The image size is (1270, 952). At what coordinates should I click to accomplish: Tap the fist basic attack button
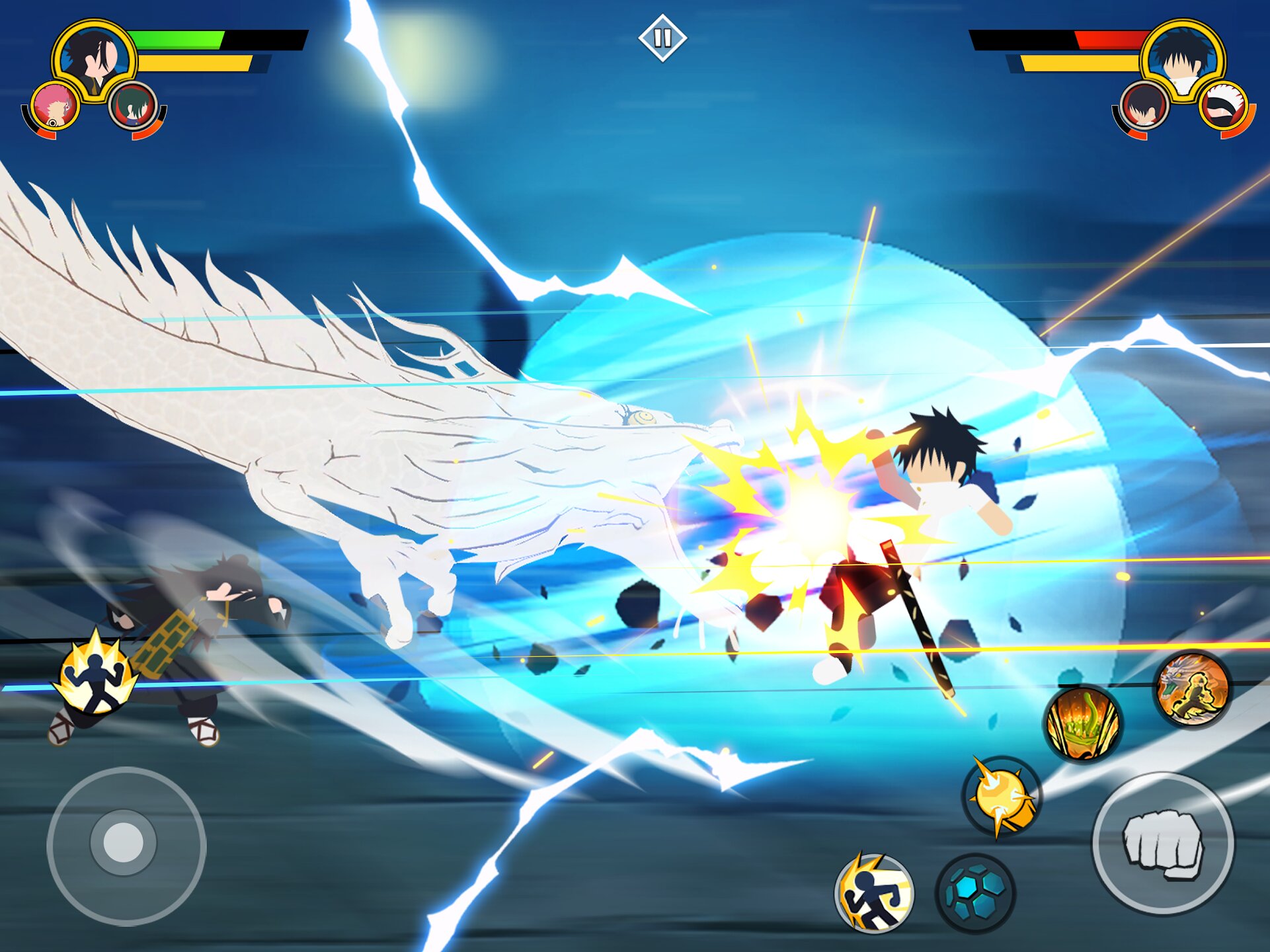point(1163,844)
